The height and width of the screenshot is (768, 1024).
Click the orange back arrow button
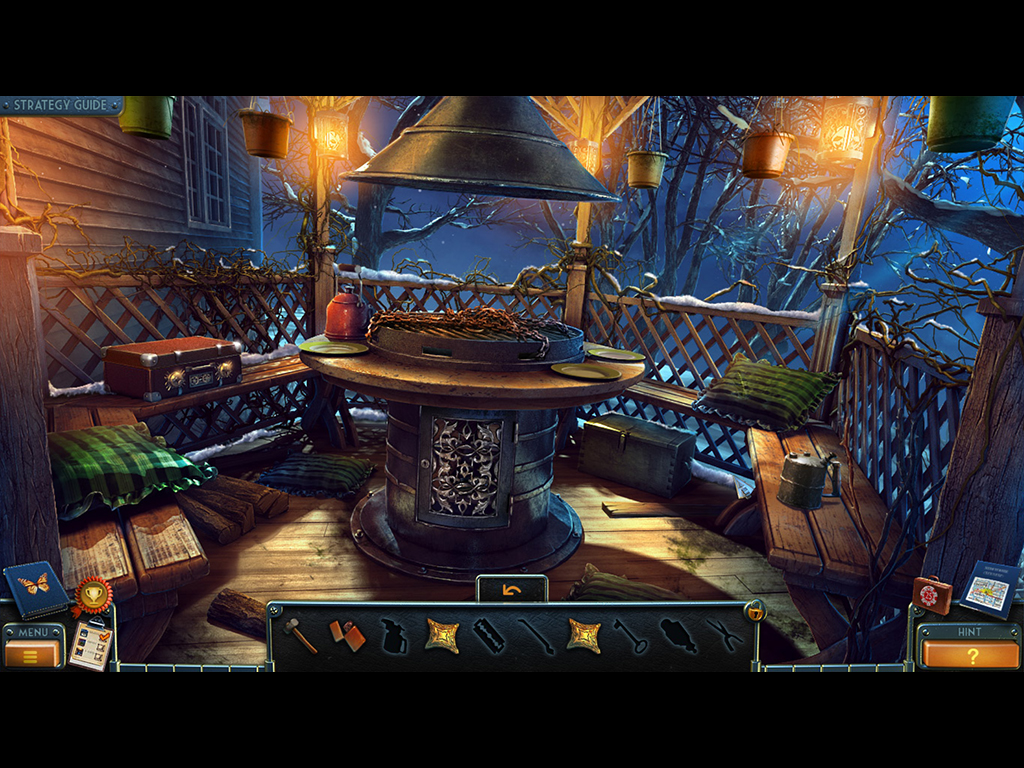(x=512, y=590)
